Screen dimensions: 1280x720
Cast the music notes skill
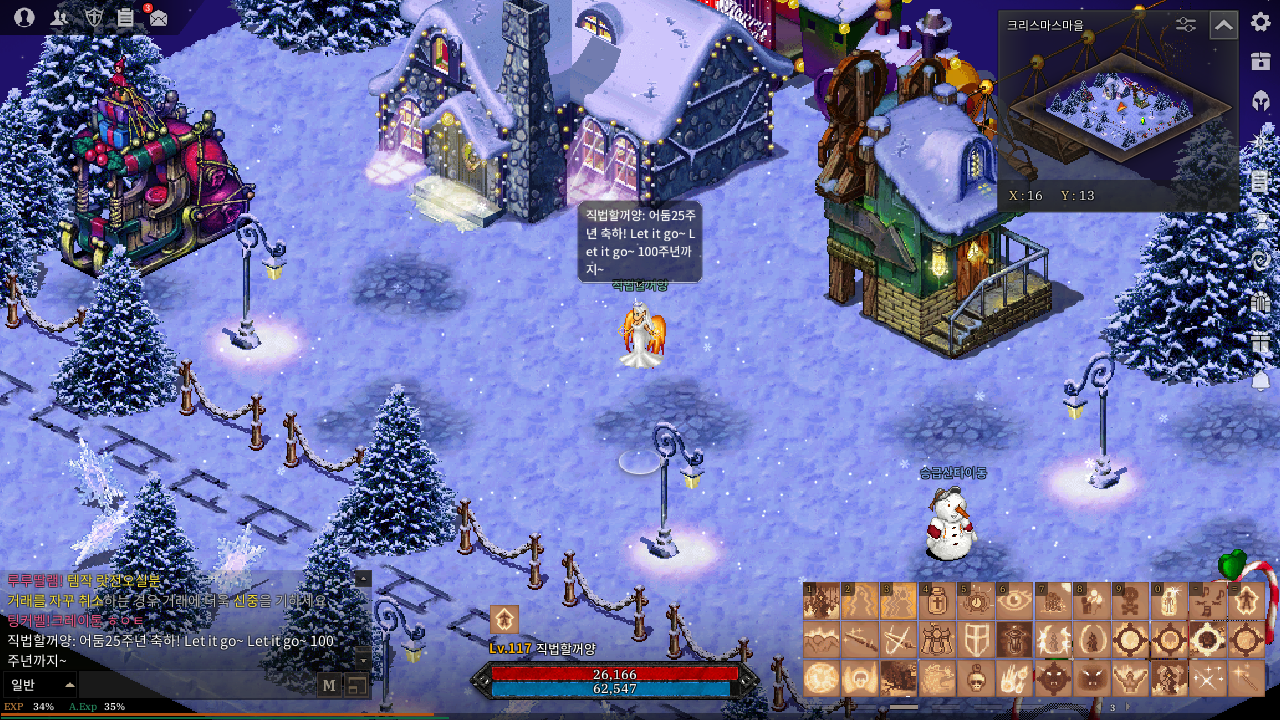(1208, 602)
